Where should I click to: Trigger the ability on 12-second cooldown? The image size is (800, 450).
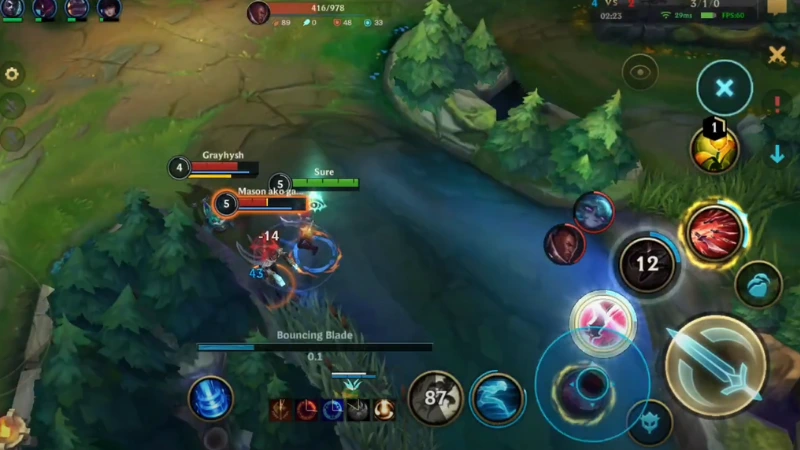click(647, 265)
